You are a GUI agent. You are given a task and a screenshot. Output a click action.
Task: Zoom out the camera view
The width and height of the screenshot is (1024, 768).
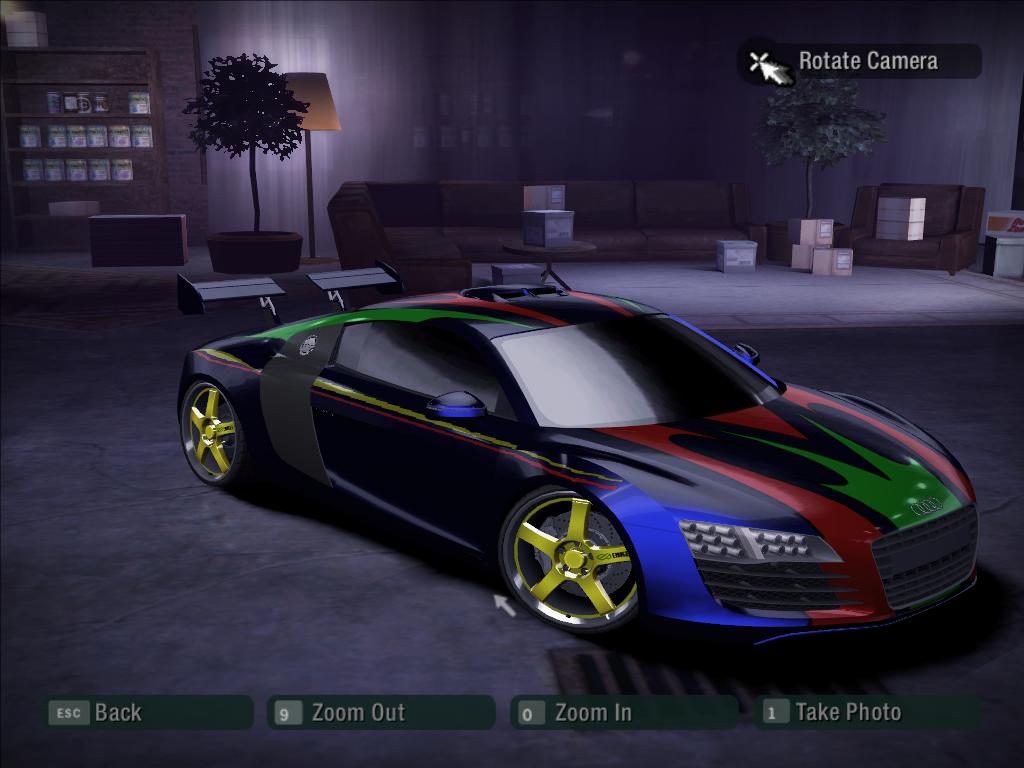357,713
